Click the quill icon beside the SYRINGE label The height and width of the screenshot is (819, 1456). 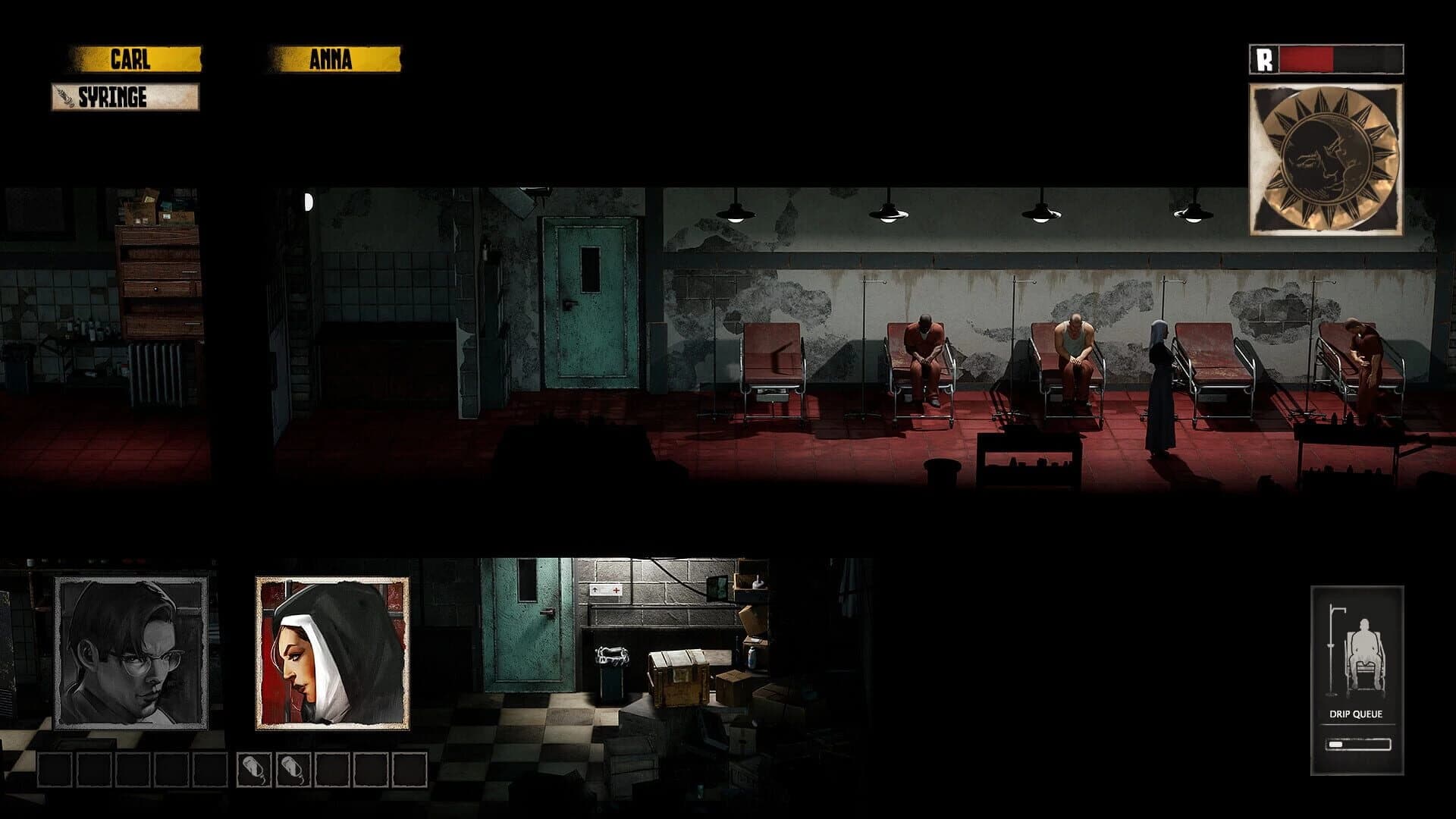[x=64, y=97]
